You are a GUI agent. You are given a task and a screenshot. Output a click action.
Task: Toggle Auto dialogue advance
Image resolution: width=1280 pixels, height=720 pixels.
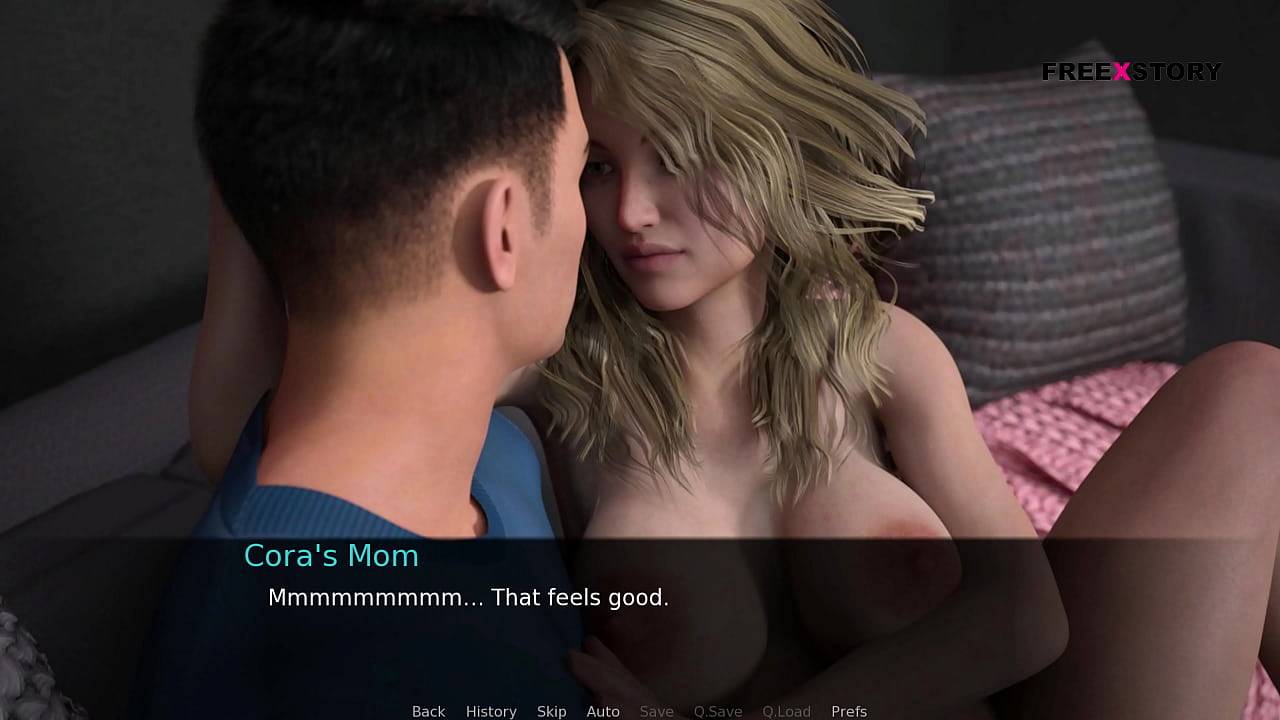point(603,711)
